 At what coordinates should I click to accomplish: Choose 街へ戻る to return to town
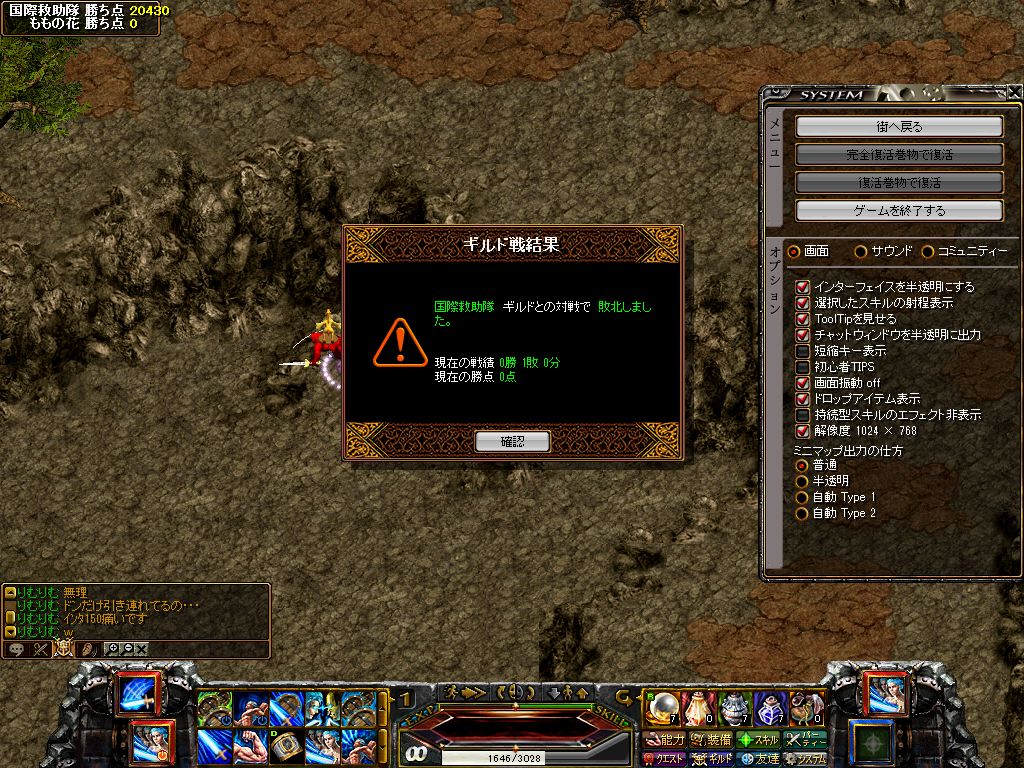coord(899,127)
